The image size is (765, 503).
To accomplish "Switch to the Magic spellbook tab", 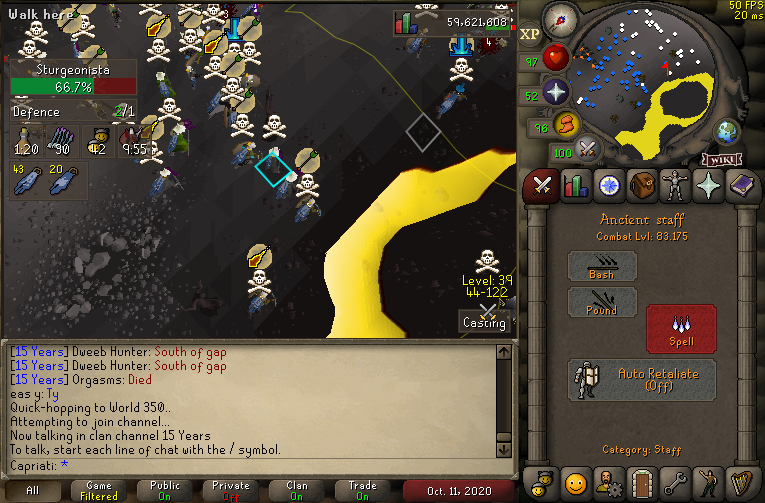I will pos(742,186).
